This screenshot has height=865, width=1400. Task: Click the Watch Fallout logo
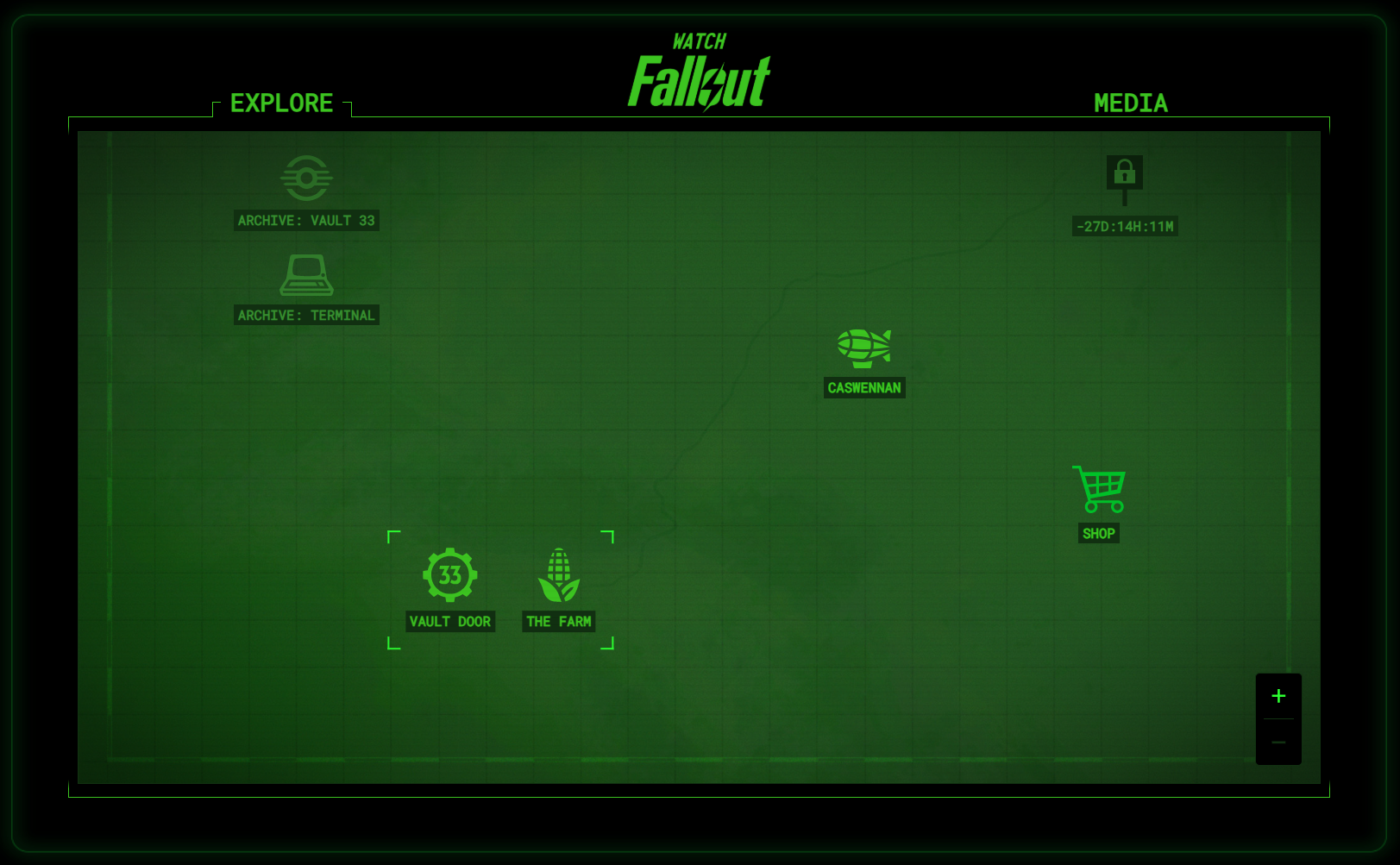click(x=700, y=72)
